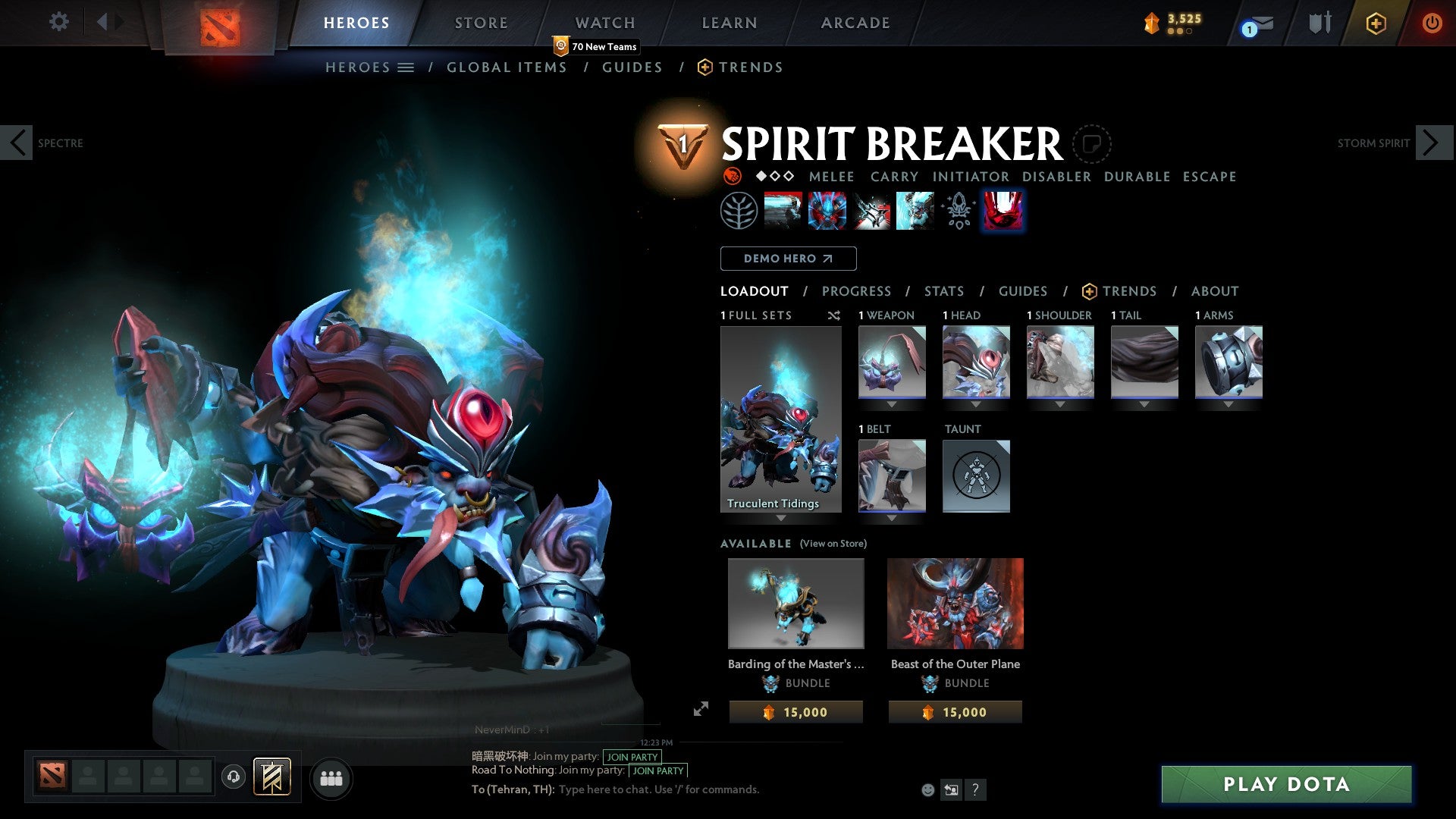This screenshot has height=819, width=1456.
Task: Select Spirit Breaker's ultimate Nether Strike icon
Action: pyautogui.click(x=1003, y=210)
